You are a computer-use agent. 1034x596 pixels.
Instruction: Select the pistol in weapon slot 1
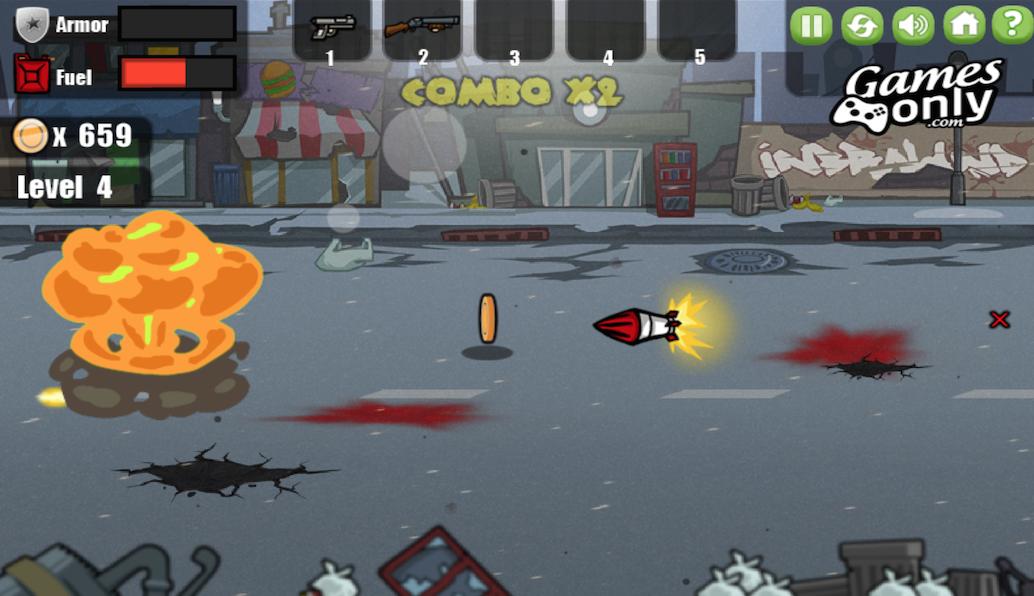332,28
